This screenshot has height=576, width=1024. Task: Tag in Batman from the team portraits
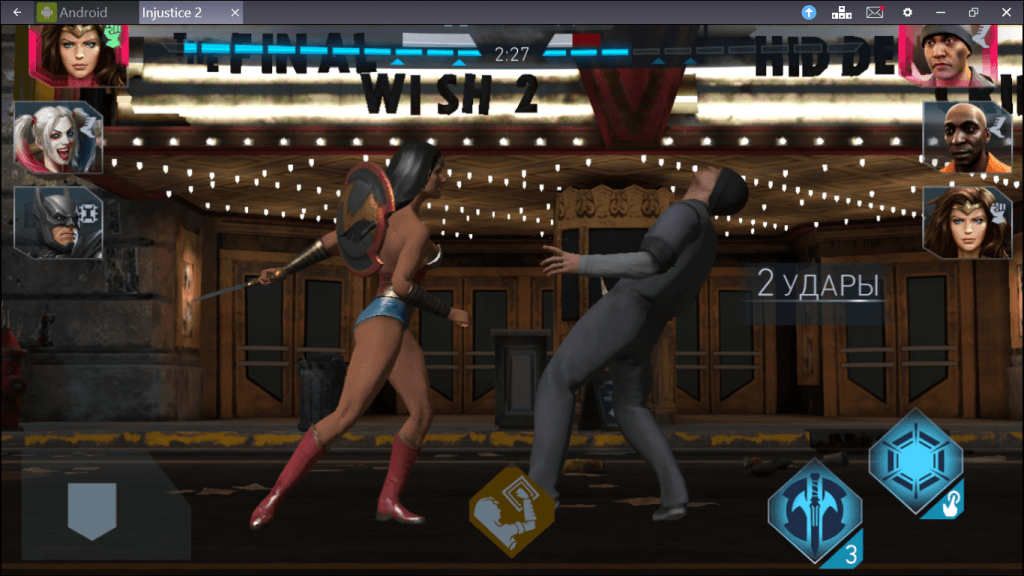coord(57,222)
